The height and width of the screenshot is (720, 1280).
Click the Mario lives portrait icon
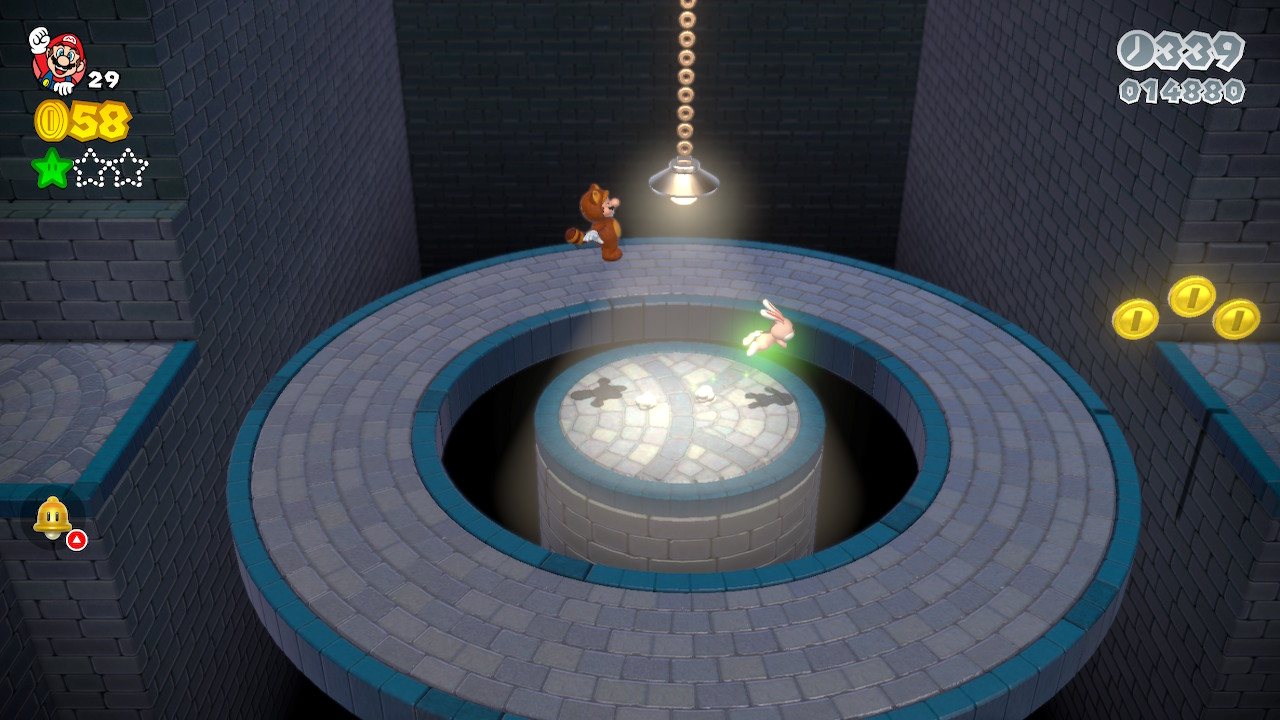click(58, 59)
